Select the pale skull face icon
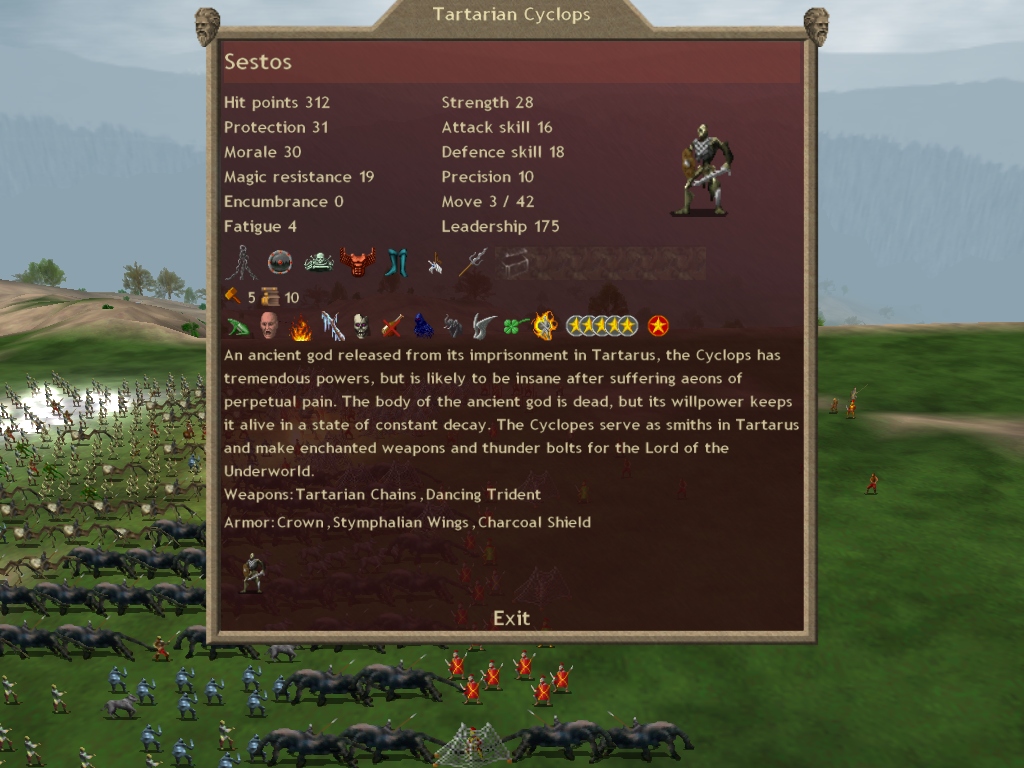This screenshot has width=1024, height=768. pyautogui.click(x=361, y=326)
